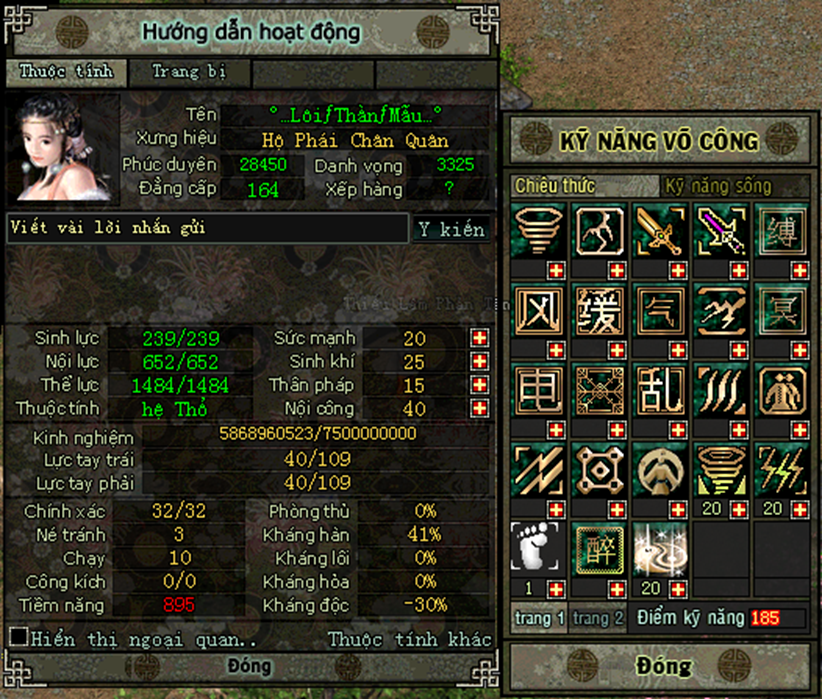The height and width of the screenshot is (699, 822).
Task: Close the character attributes window with Đóng
Action: tap(249, 667)
